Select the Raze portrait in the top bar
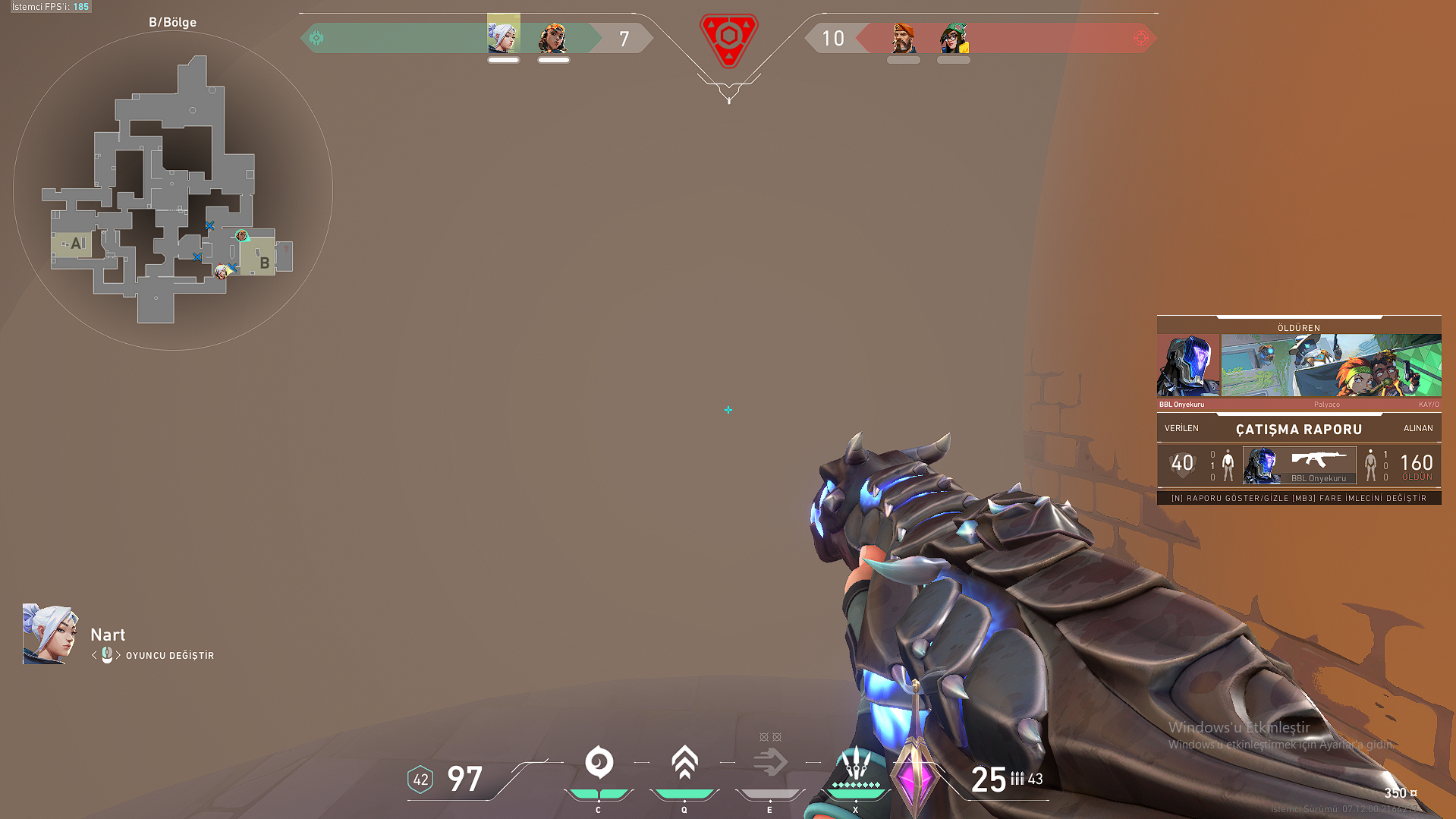The width and height of the screenshot is (1456, 819). coord(553,37)
